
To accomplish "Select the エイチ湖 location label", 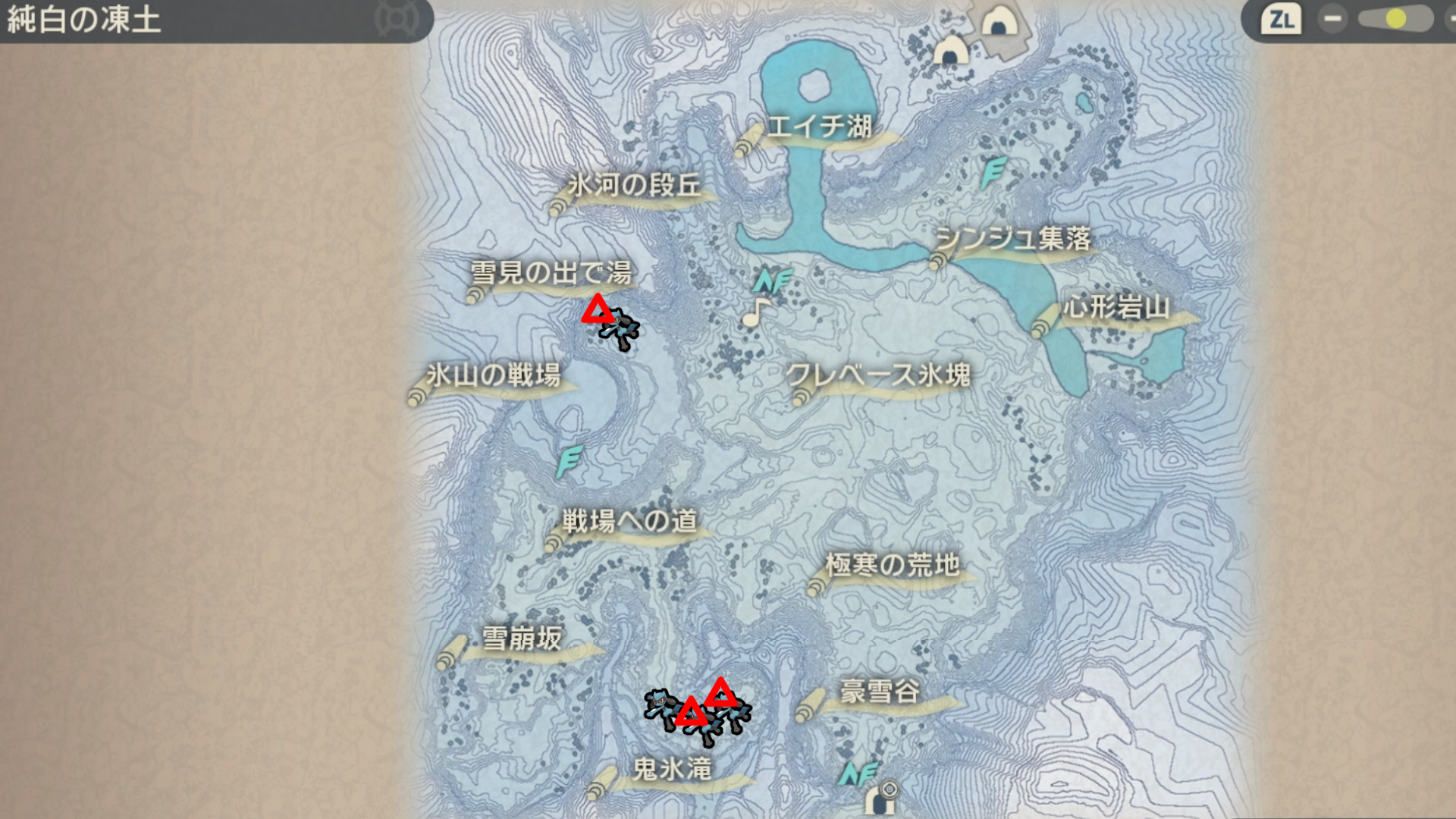I will [820, 127].
